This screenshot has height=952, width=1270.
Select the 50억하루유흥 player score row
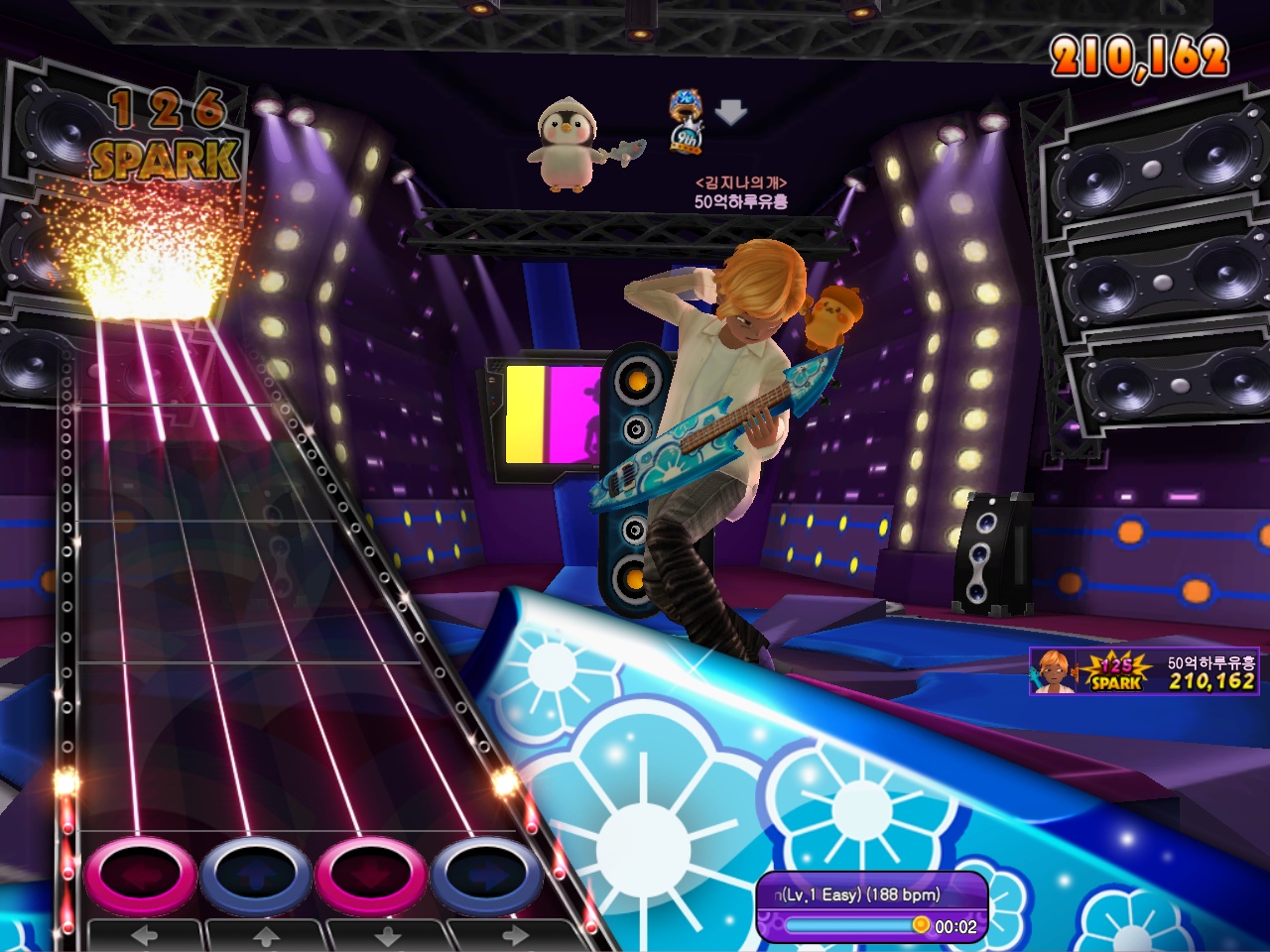tap(1144, 671)
